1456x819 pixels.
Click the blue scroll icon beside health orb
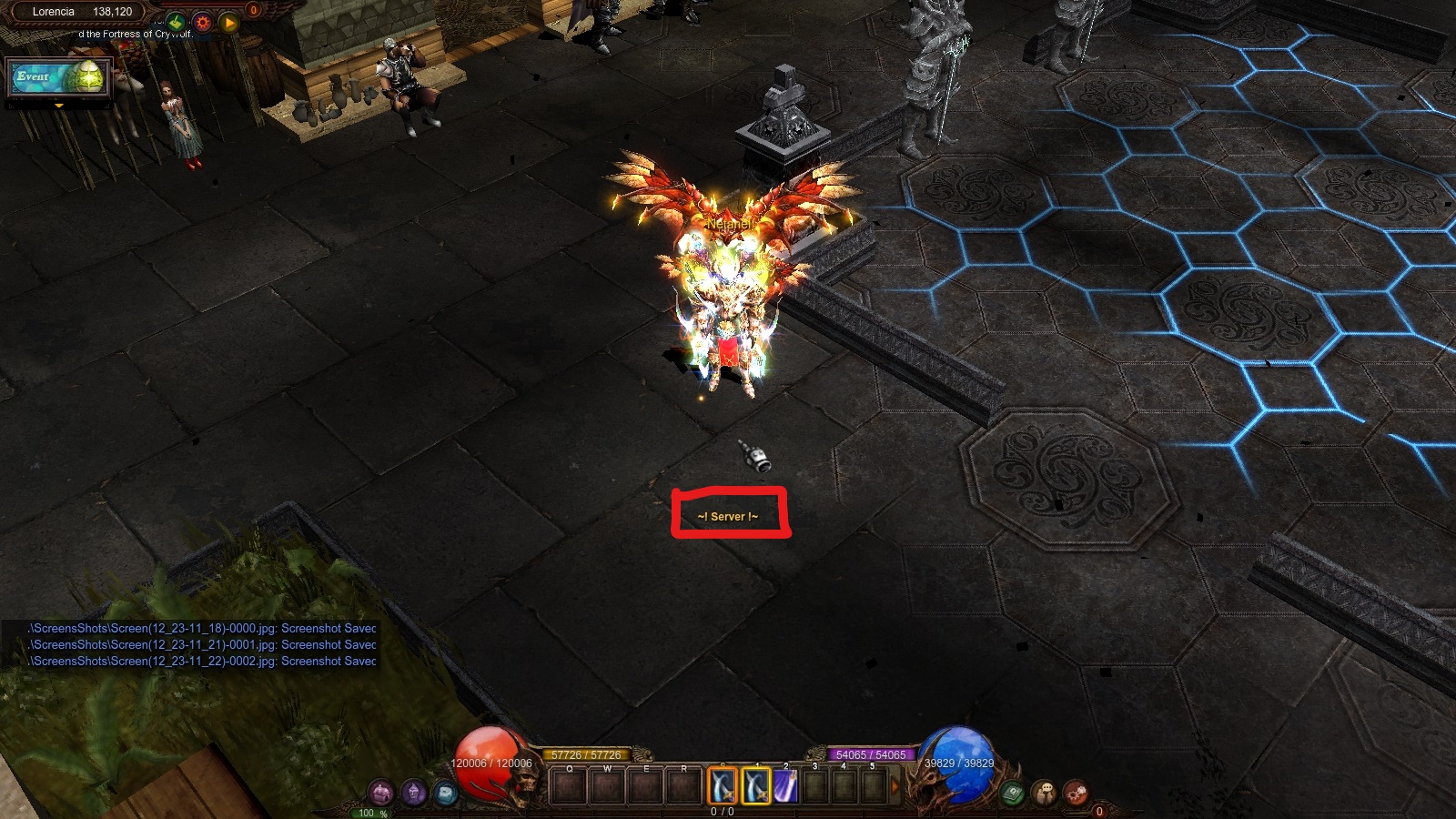[445, 794]
